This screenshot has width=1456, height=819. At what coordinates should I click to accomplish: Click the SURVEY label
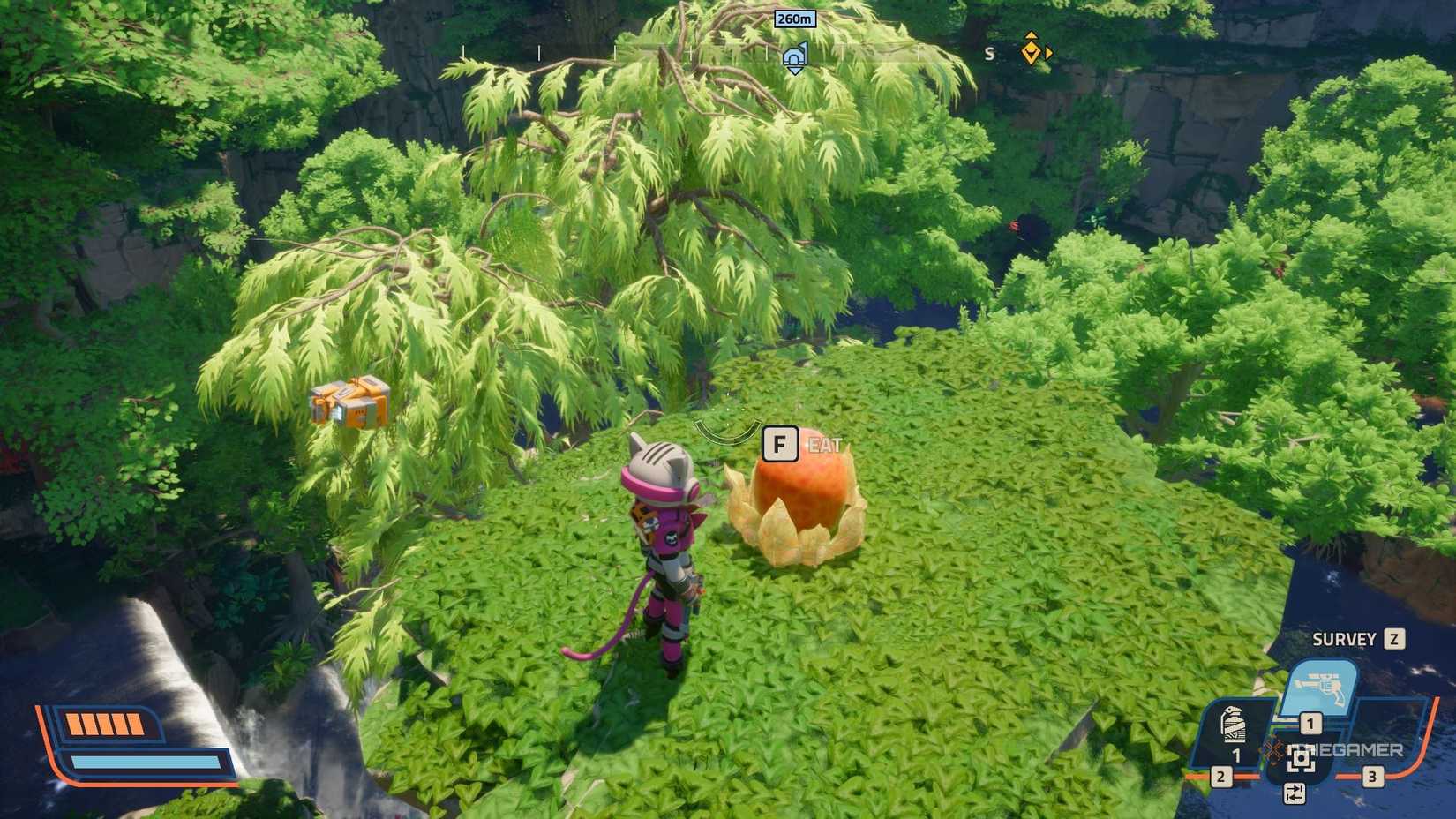tap(1343, 640)
